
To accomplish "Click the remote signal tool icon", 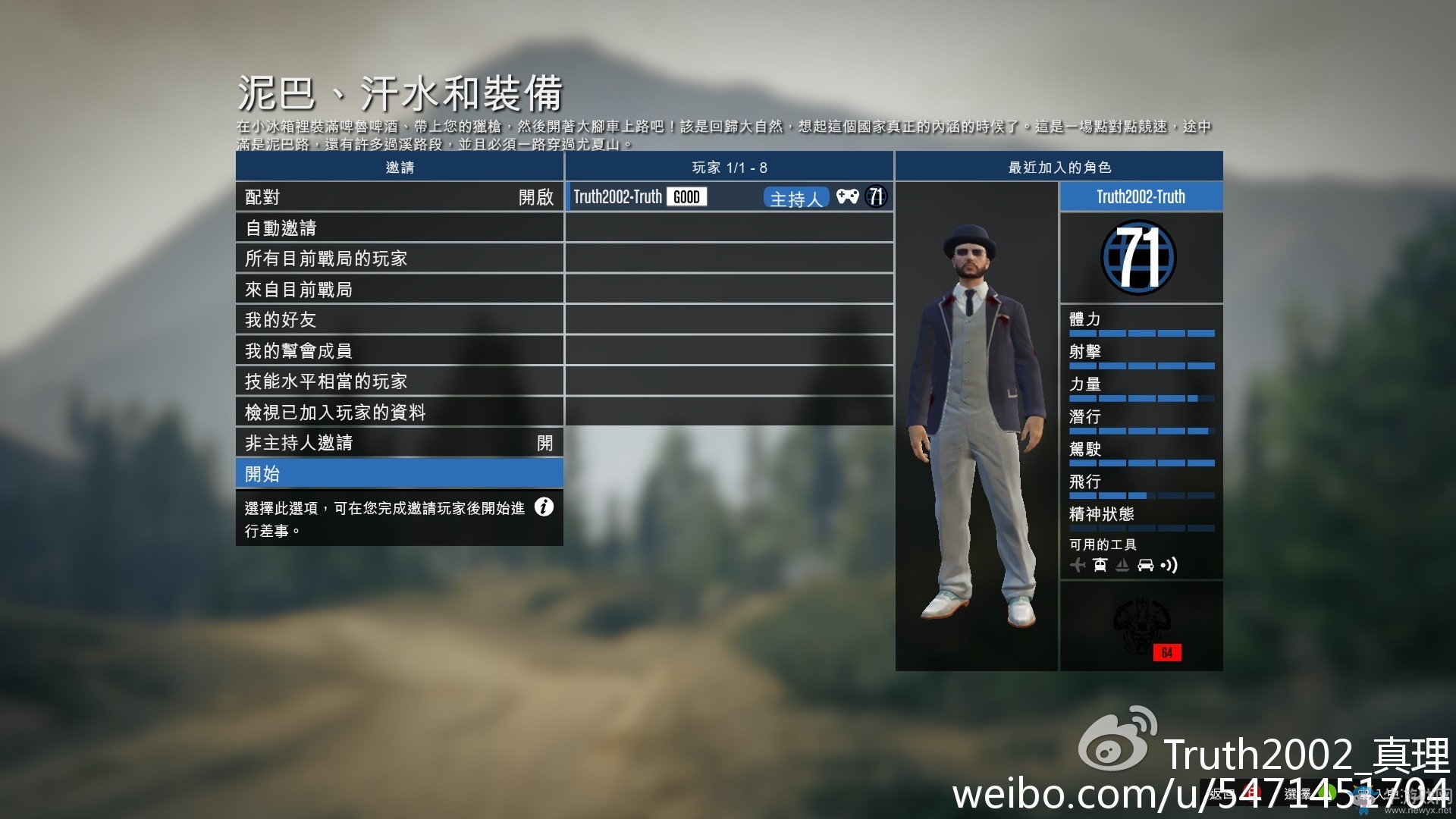I will (1169, 565).
